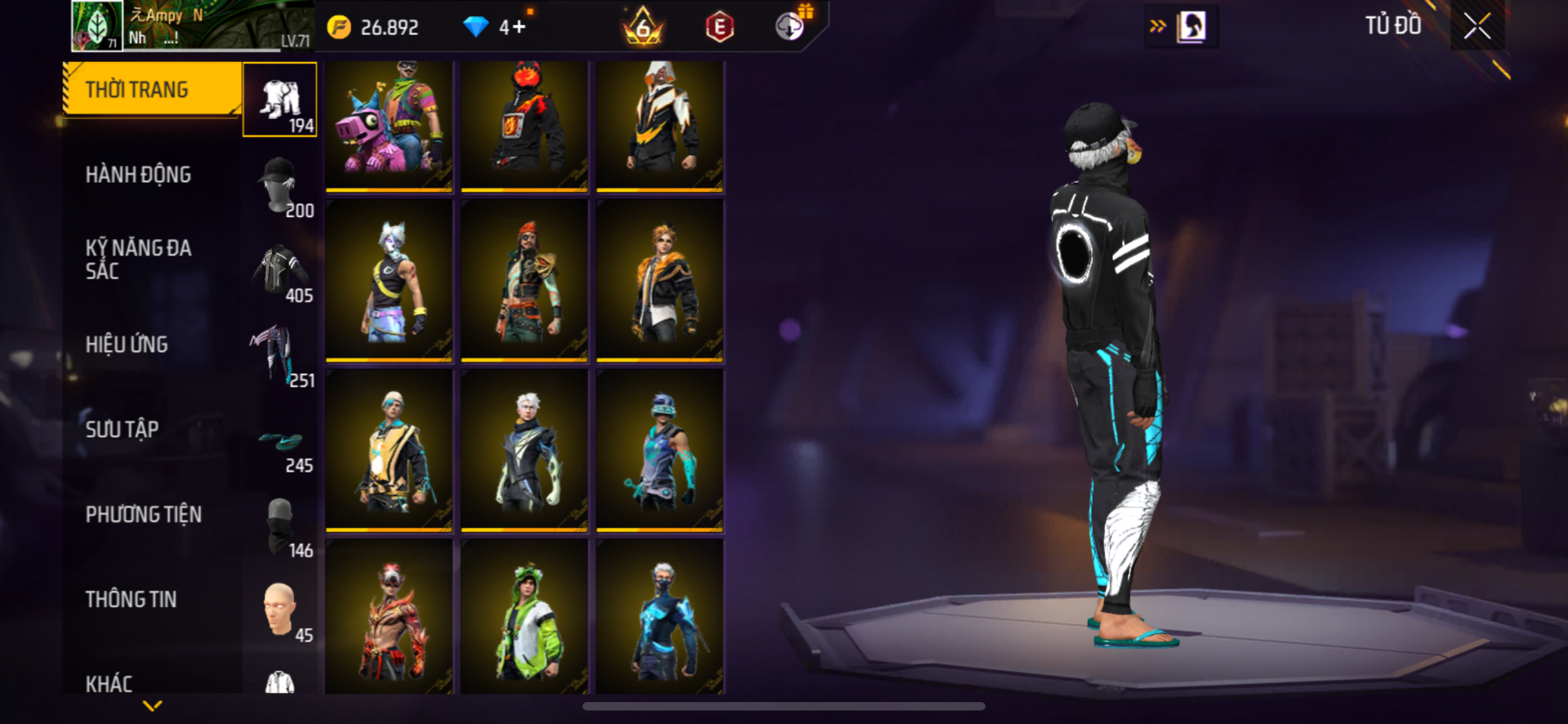The image size is (1568, 724).
Task: Pick the pink piñata donkey outfit
Action: click(389, 126)
